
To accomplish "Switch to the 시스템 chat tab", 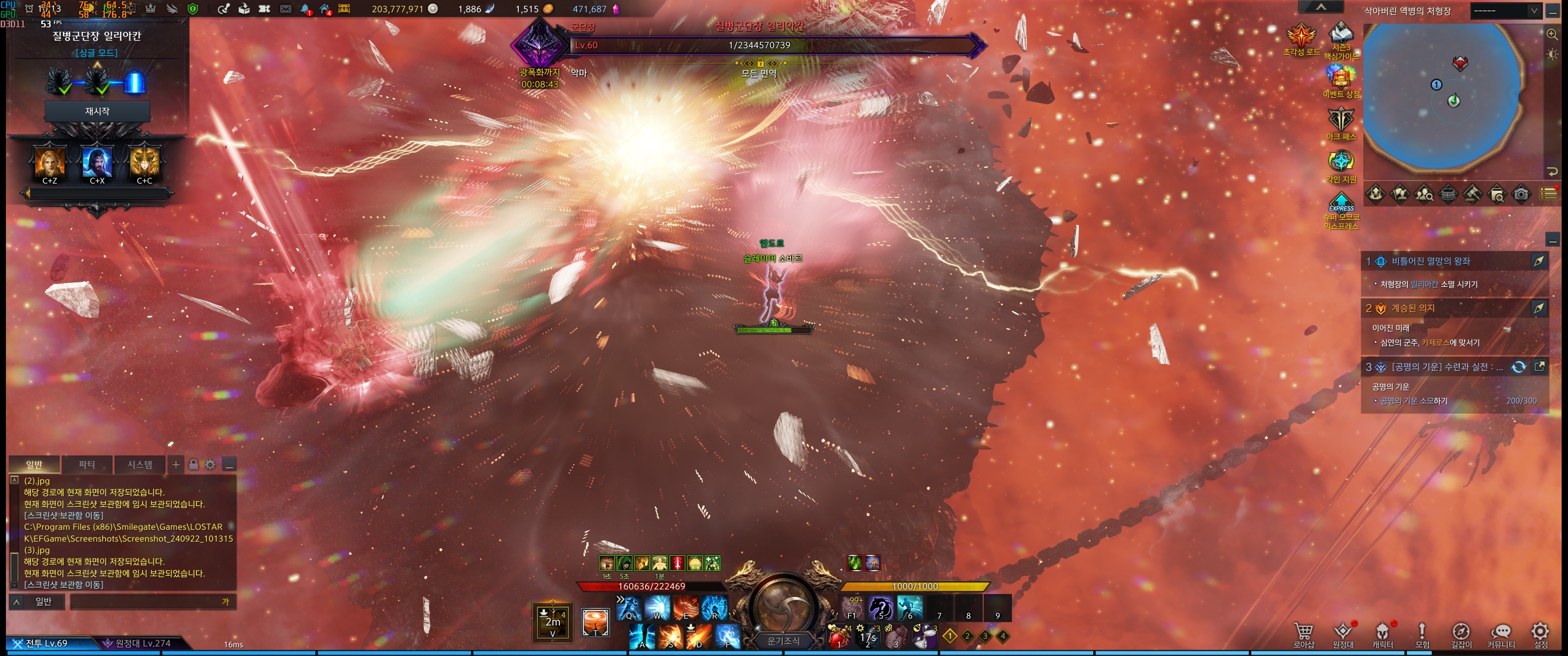I will point(139,465).
